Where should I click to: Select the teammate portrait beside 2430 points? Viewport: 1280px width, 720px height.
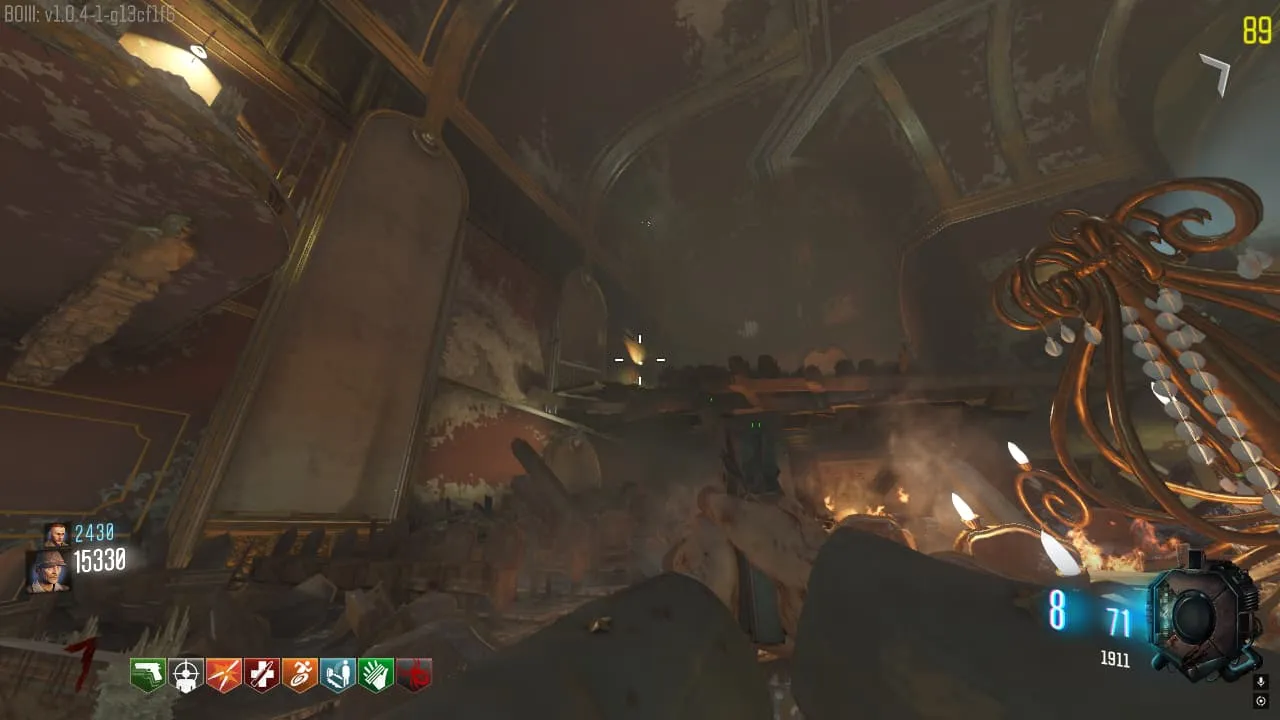56,535
